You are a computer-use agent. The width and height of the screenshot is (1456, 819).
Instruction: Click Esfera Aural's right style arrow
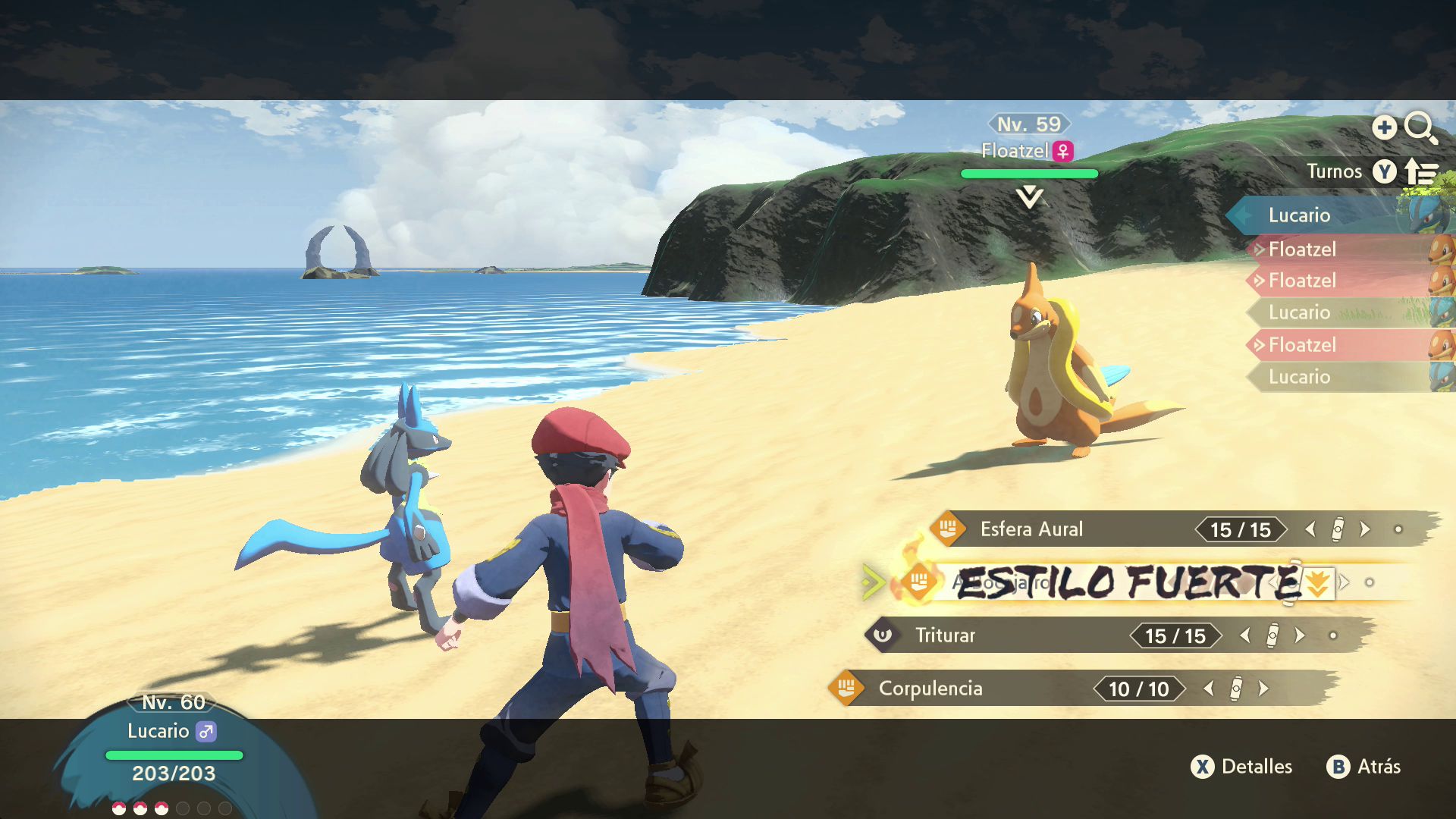click(1365, 529)
